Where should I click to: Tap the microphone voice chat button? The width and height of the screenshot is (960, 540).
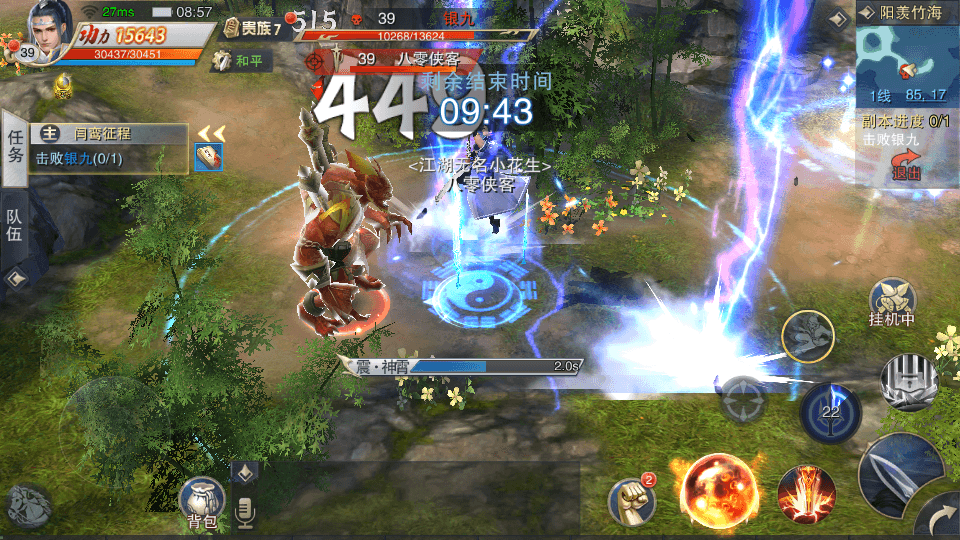click(244, 513)
